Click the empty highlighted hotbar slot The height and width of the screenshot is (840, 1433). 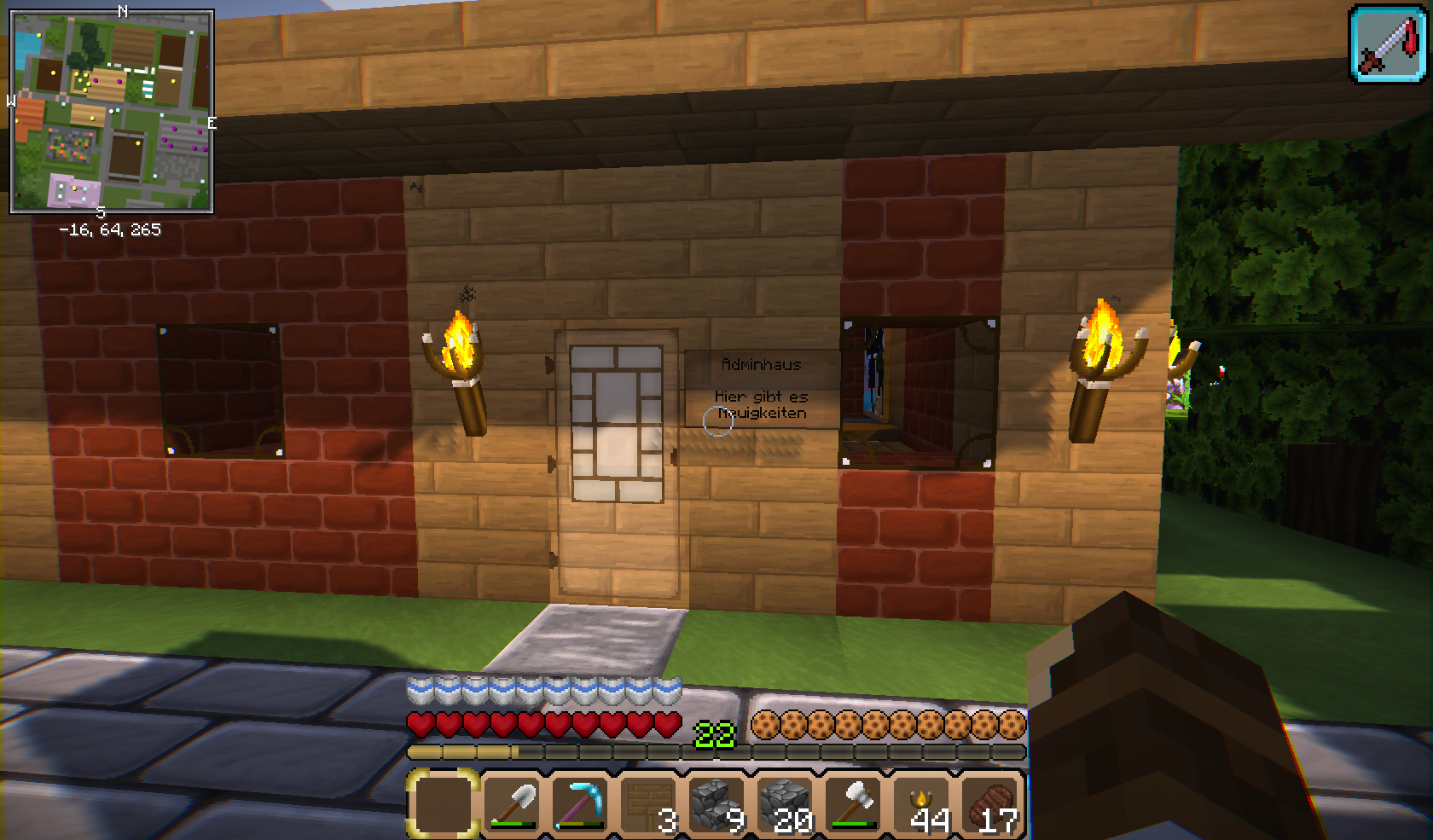[x=443, y=803]
